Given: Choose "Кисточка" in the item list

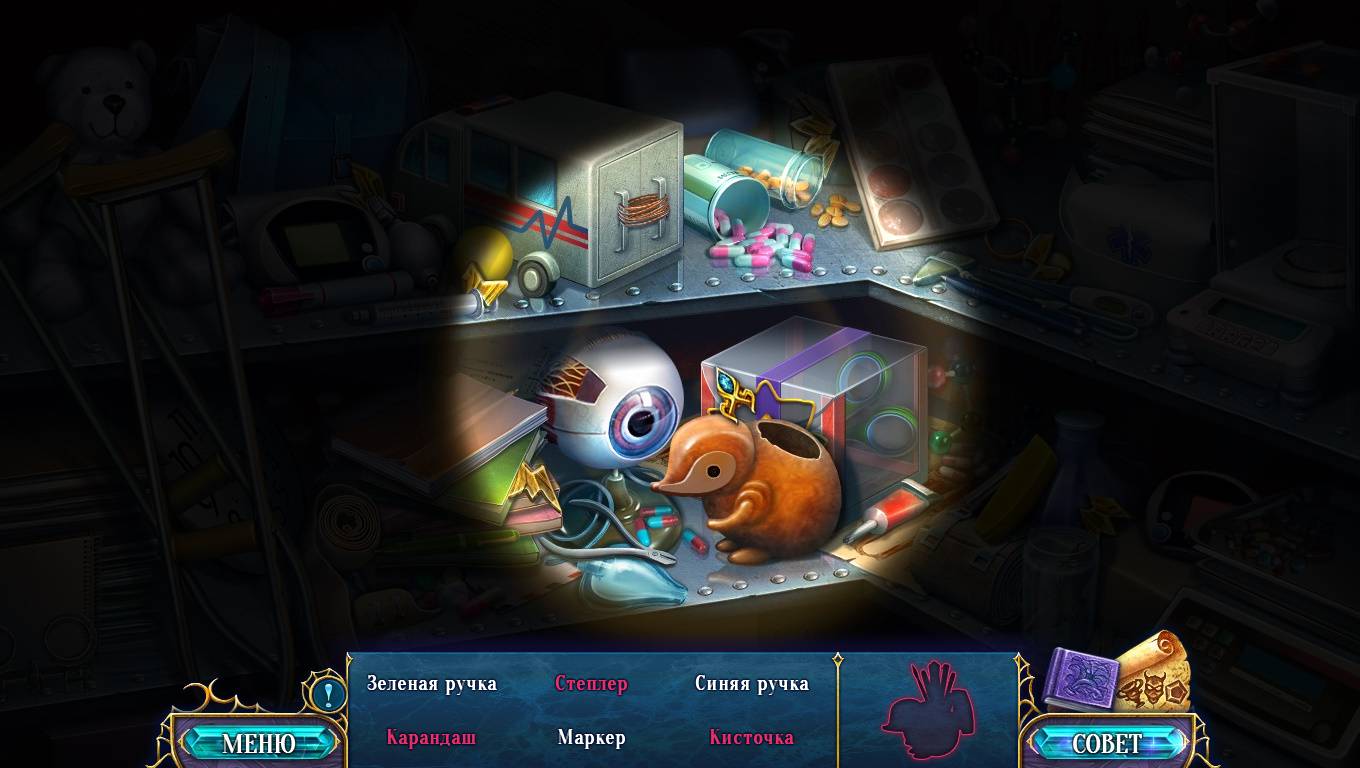Looking at the screenshot, I should (751, 738).
